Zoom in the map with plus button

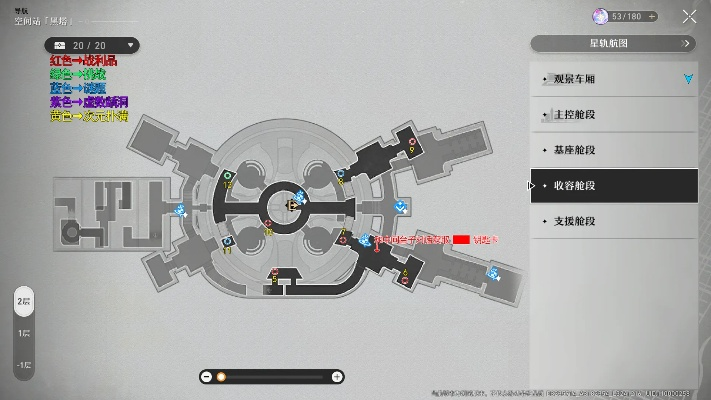[337, 376]
